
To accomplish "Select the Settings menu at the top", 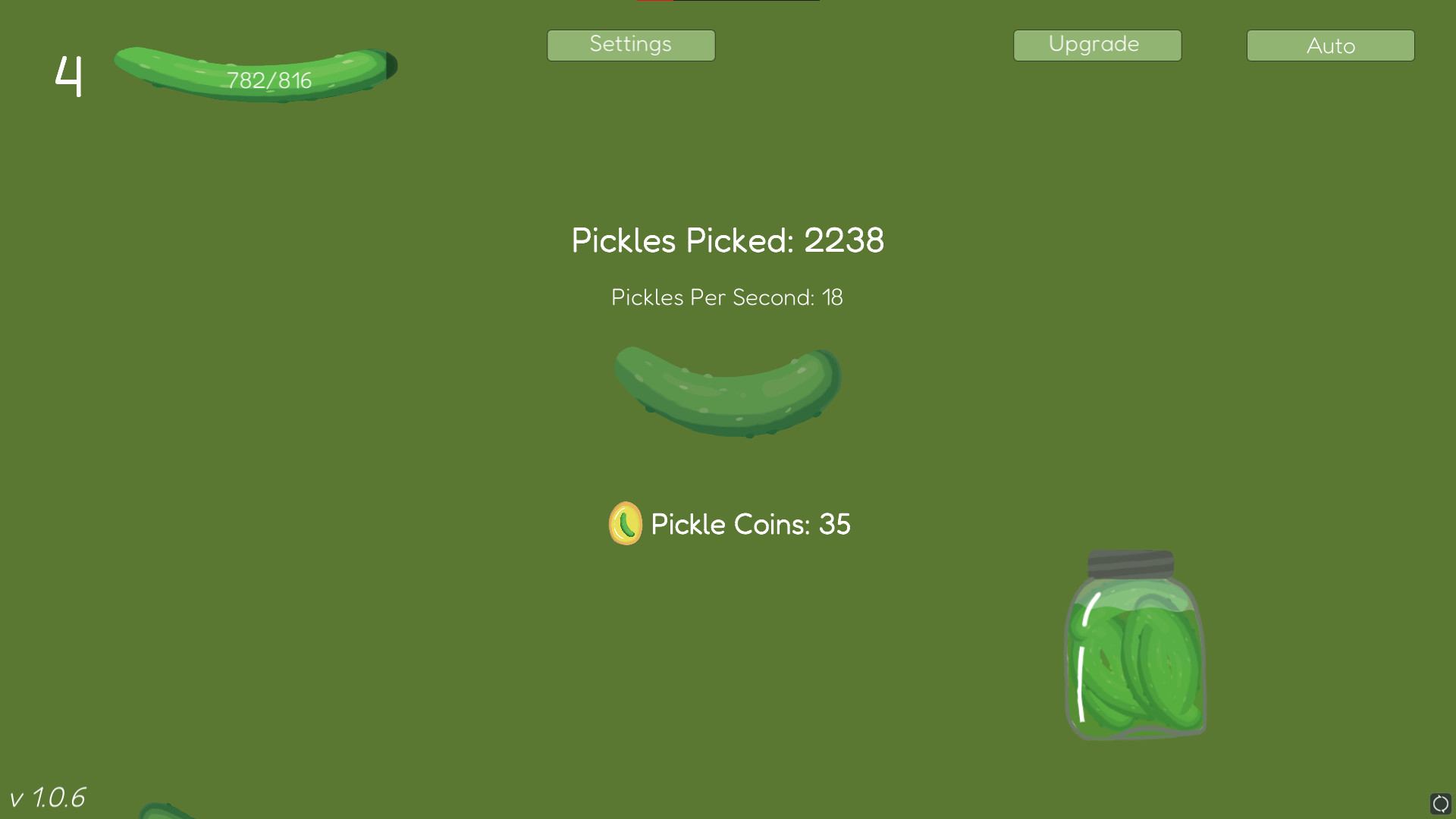I will point(631,45).
